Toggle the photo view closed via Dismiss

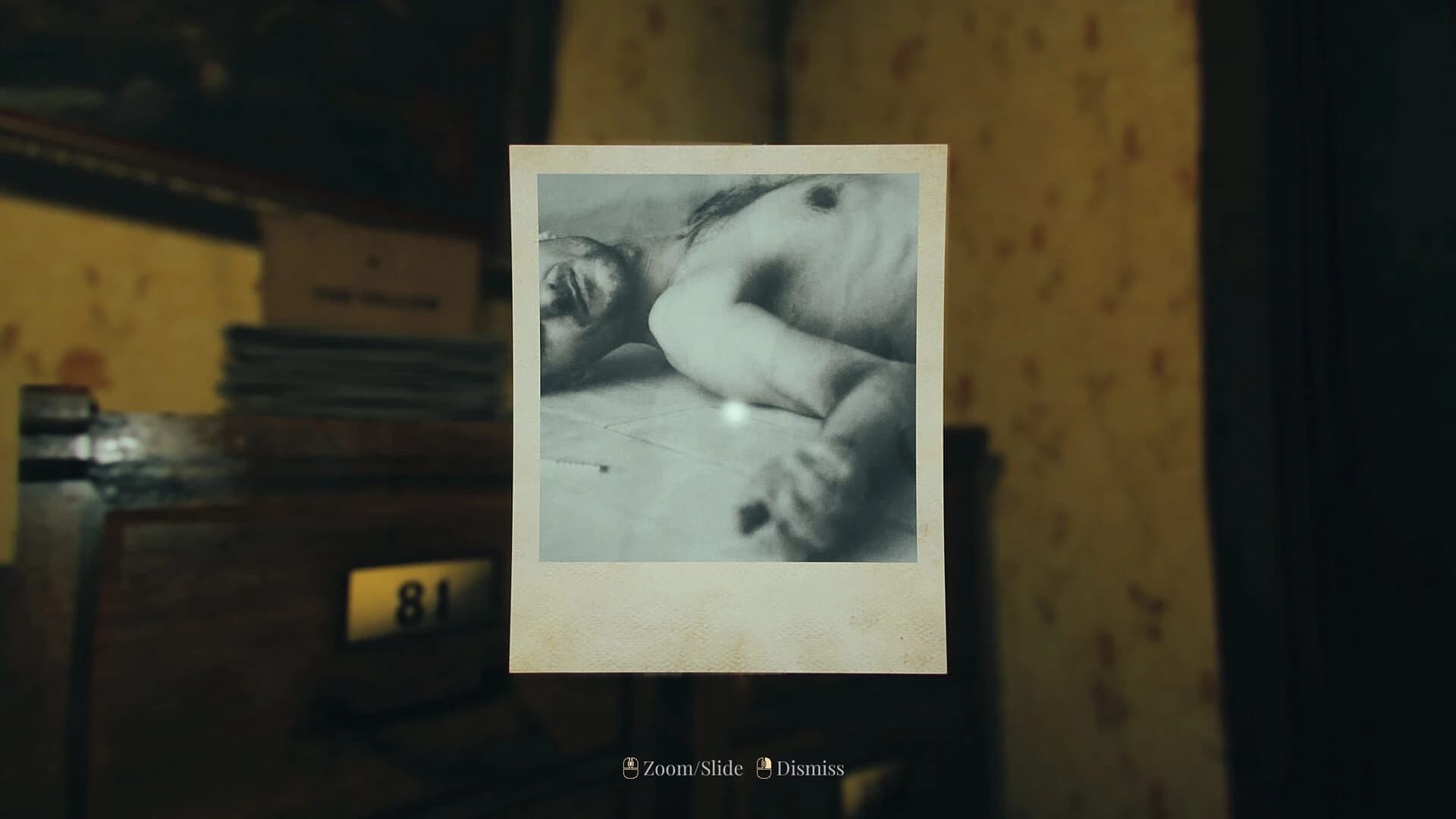808,768
